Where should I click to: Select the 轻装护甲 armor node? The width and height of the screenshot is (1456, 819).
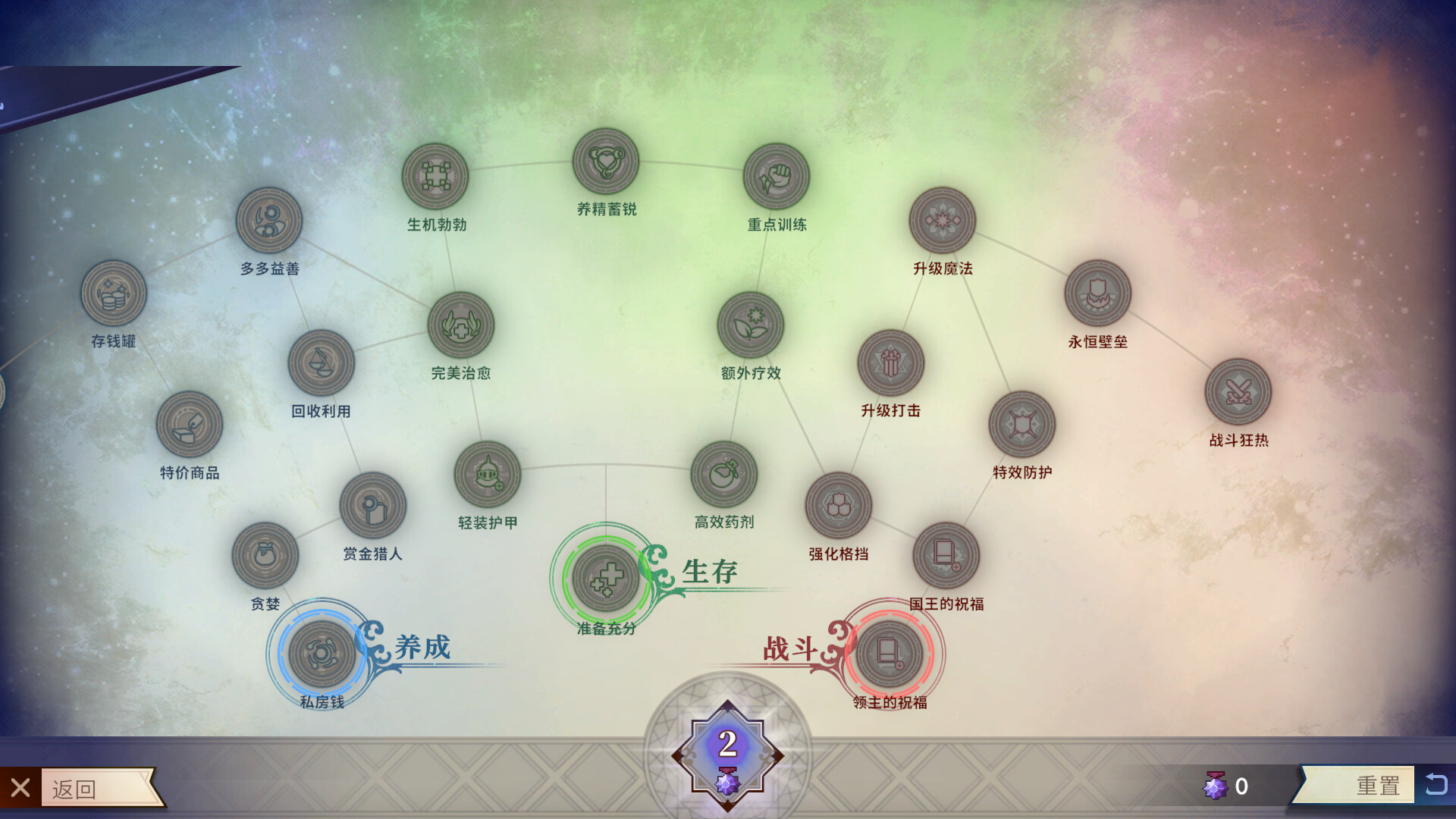[488, 475]
